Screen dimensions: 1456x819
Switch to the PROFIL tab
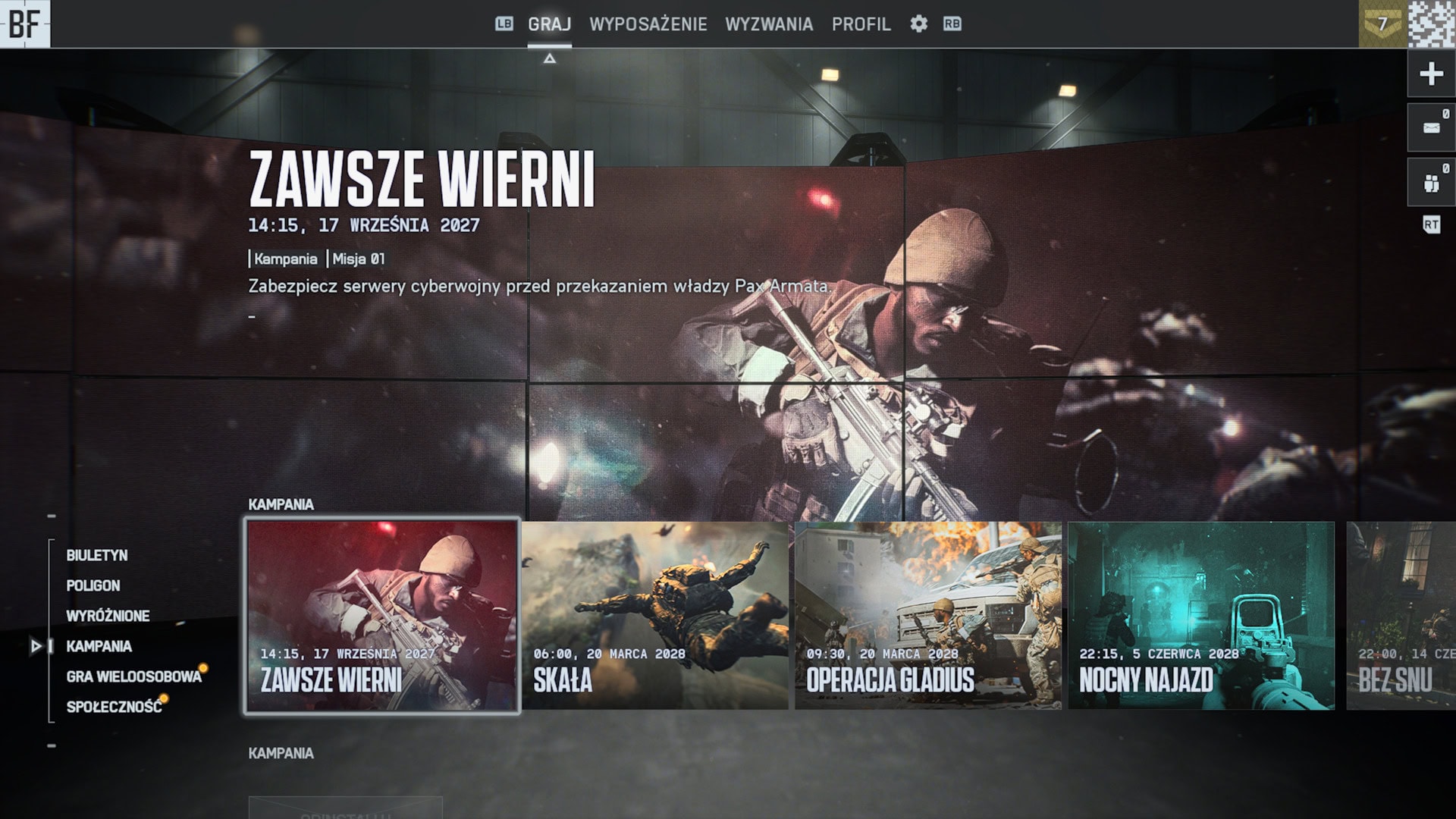click(x=861, y=24)
